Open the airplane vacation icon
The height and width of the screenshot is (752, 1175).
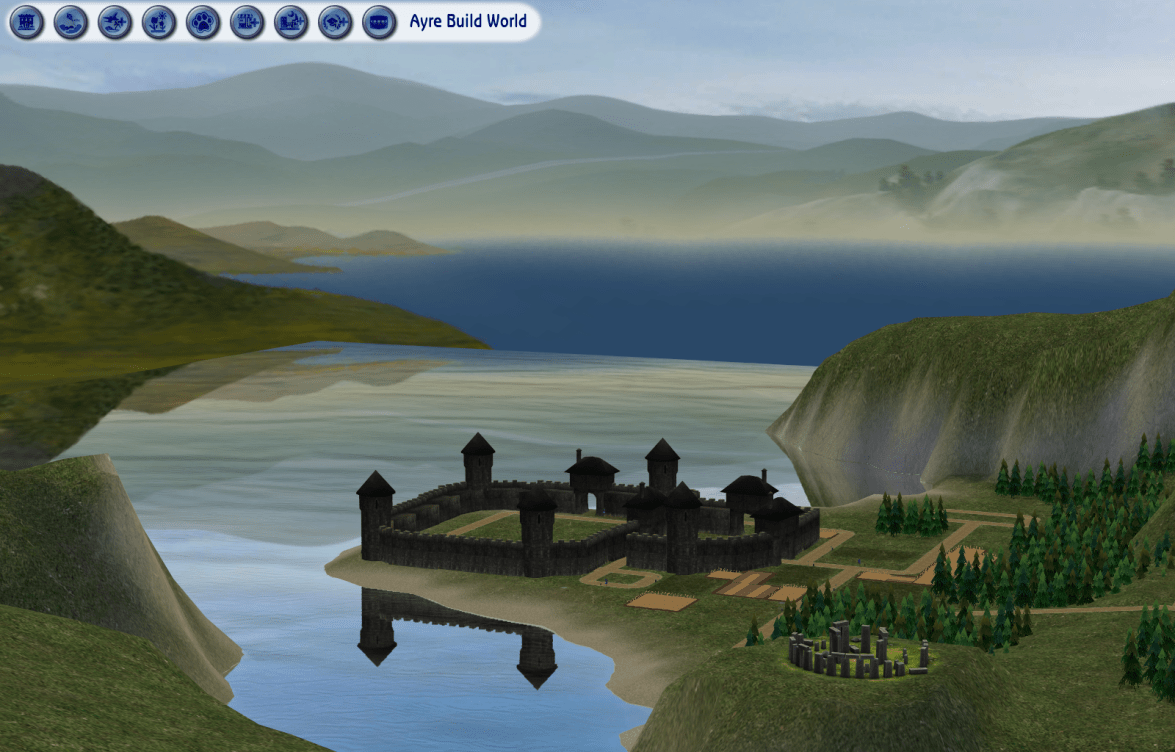coord(115,21)
